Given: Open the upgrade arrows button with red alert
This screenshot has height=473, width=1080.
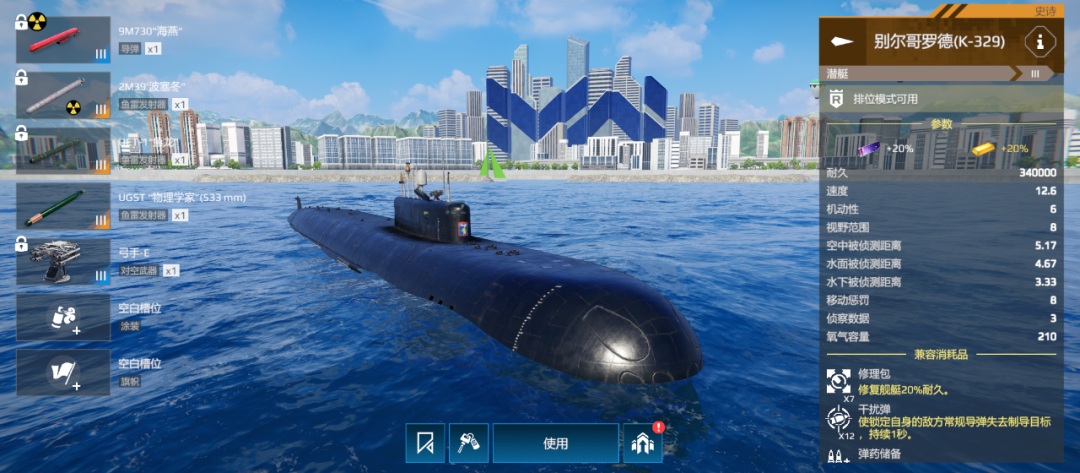Looking at the screenshot, I should [643, 443].
